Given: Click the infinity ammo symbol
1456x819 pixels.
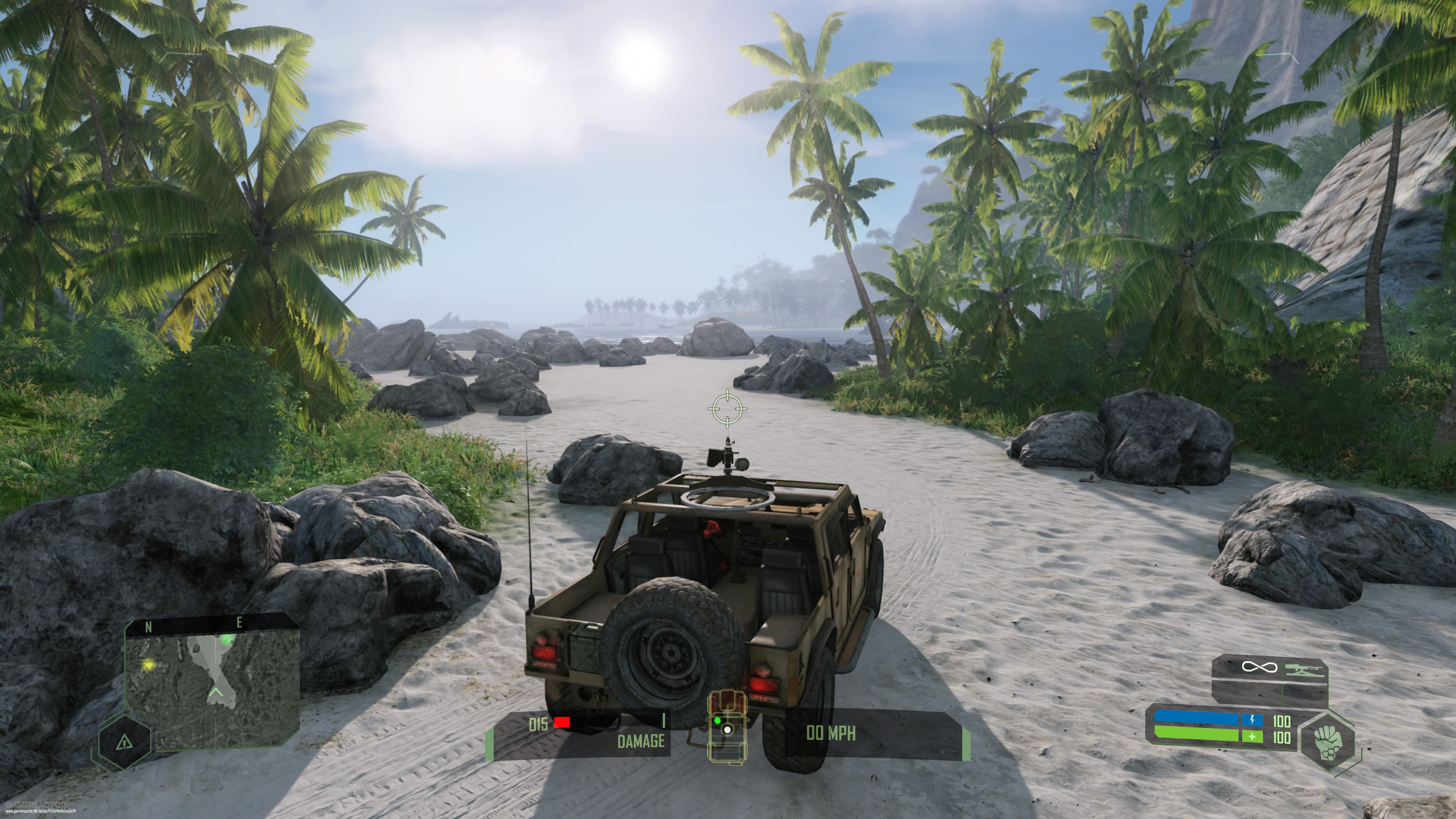Looking at the screenshot, I should click(x=1259, y=667).
